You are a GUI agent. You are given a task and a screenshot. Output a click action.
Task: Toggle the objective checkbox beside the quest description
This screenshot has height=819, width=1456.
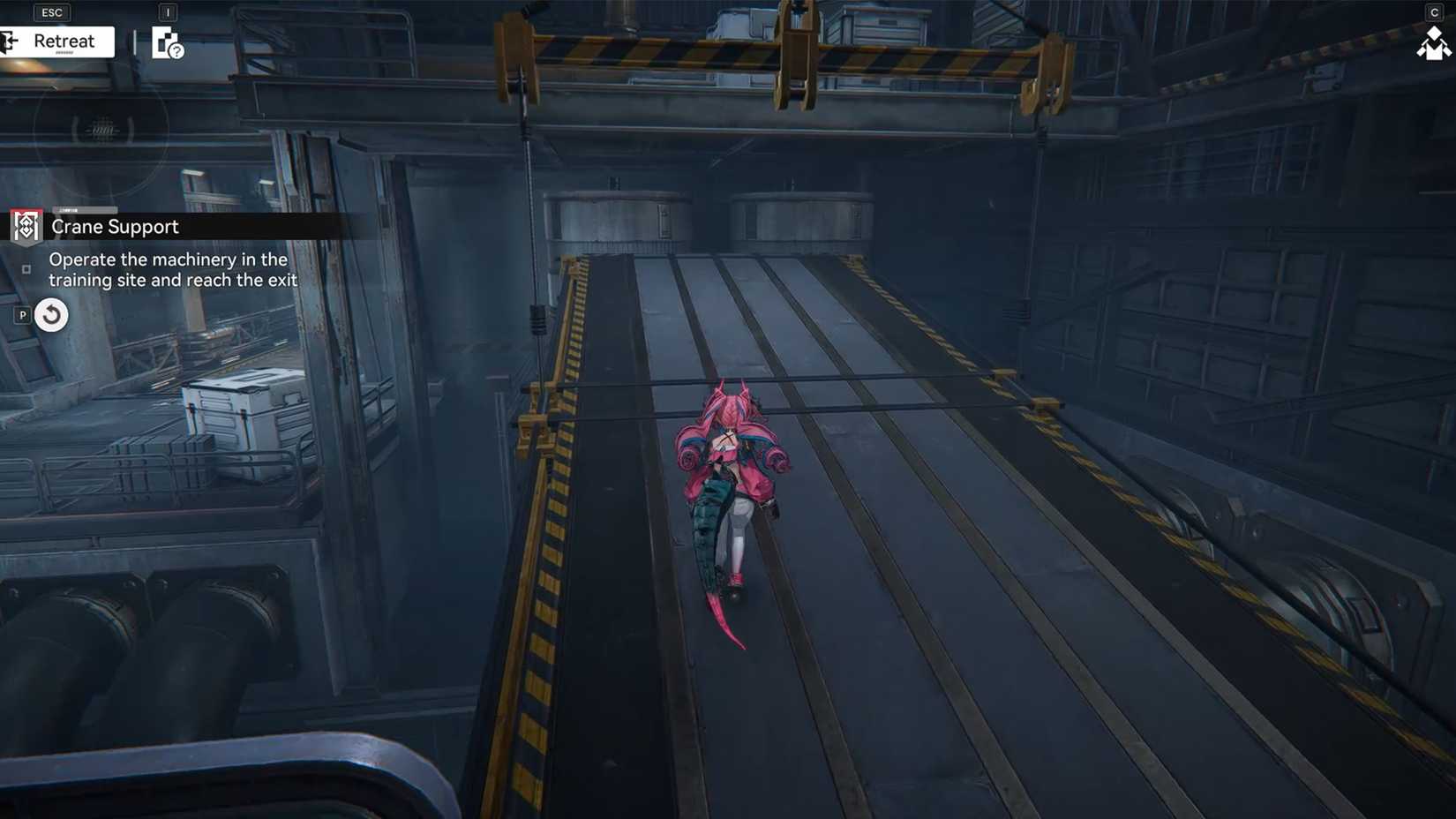(27, 268)
